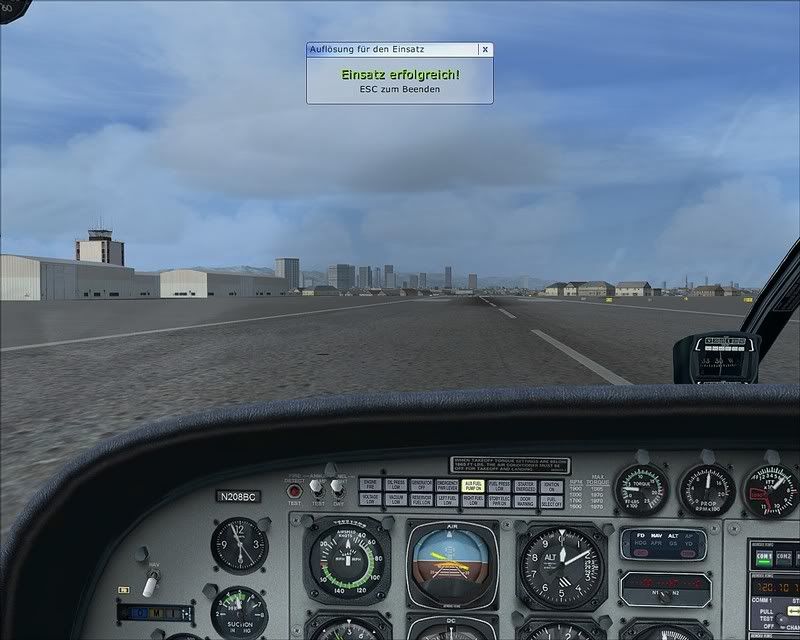Close the mission result dialog
The width and height of the screenshot is (800, 640).
pyautogui.click(x=485, y=48)
